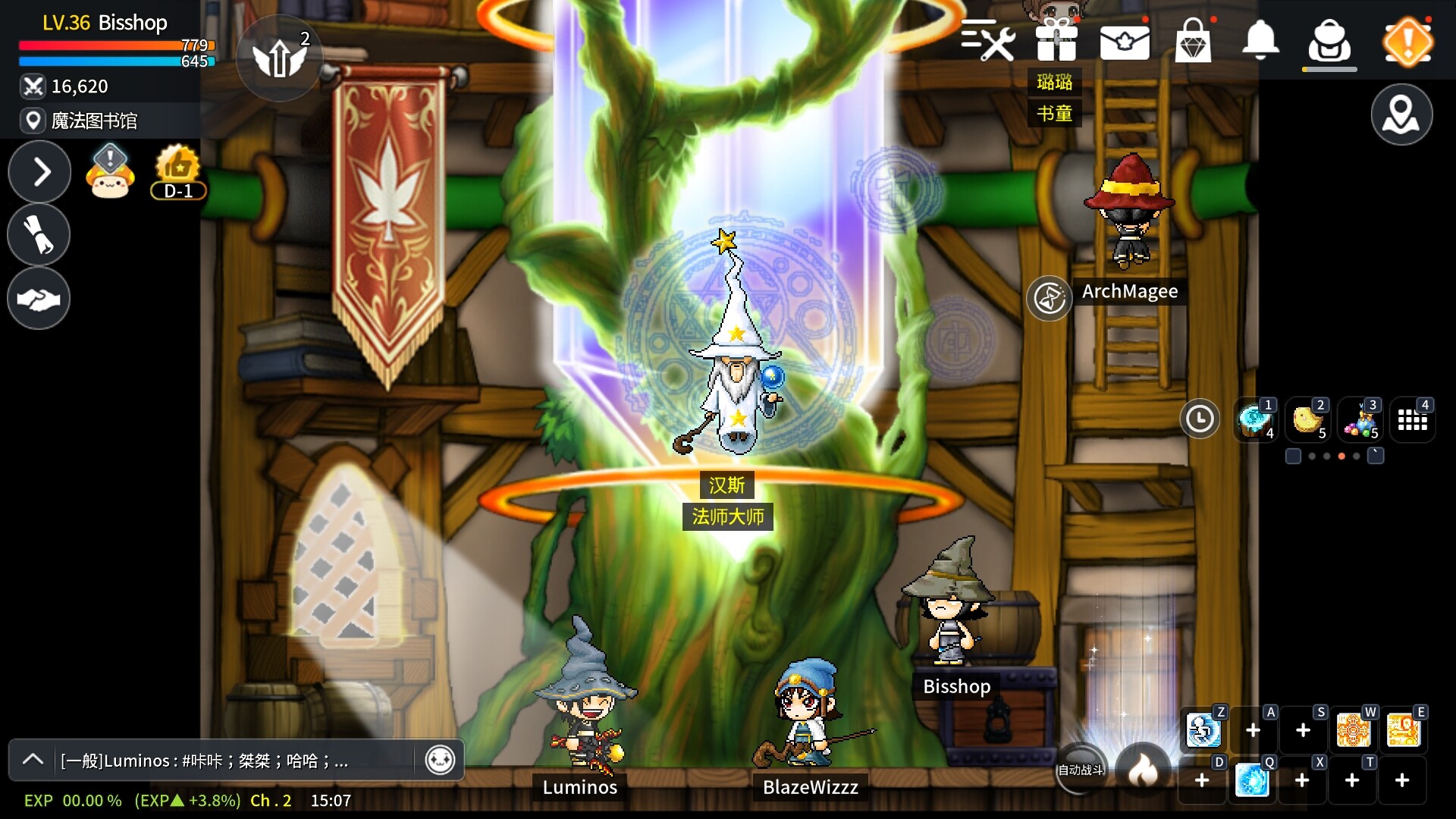The image size is (1456, 819).
Task: Use the yellow chick quick slot item
Action: [1307, 419]
